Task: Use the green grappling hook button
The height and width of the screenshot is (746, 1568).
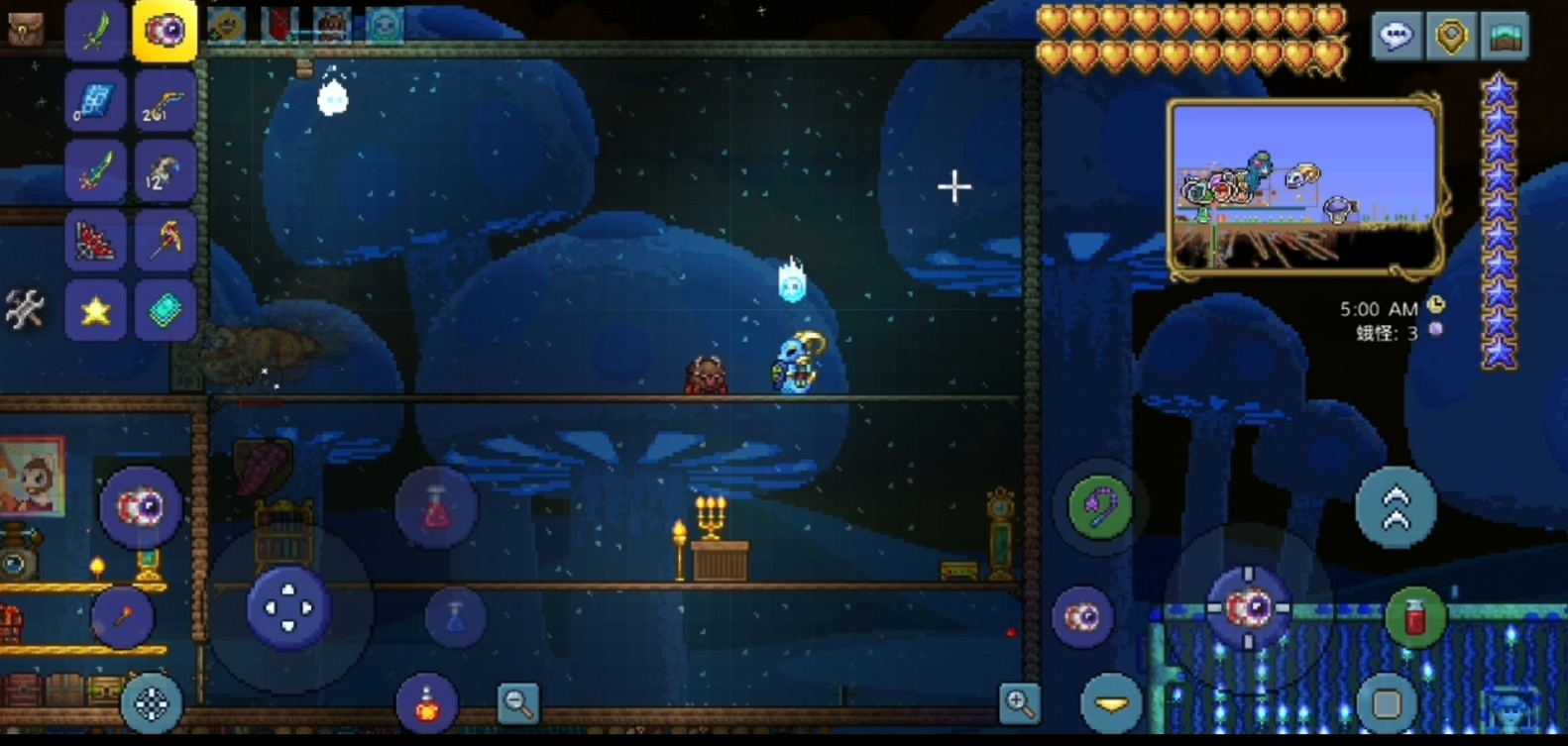Action: (x=1100, y=507)
